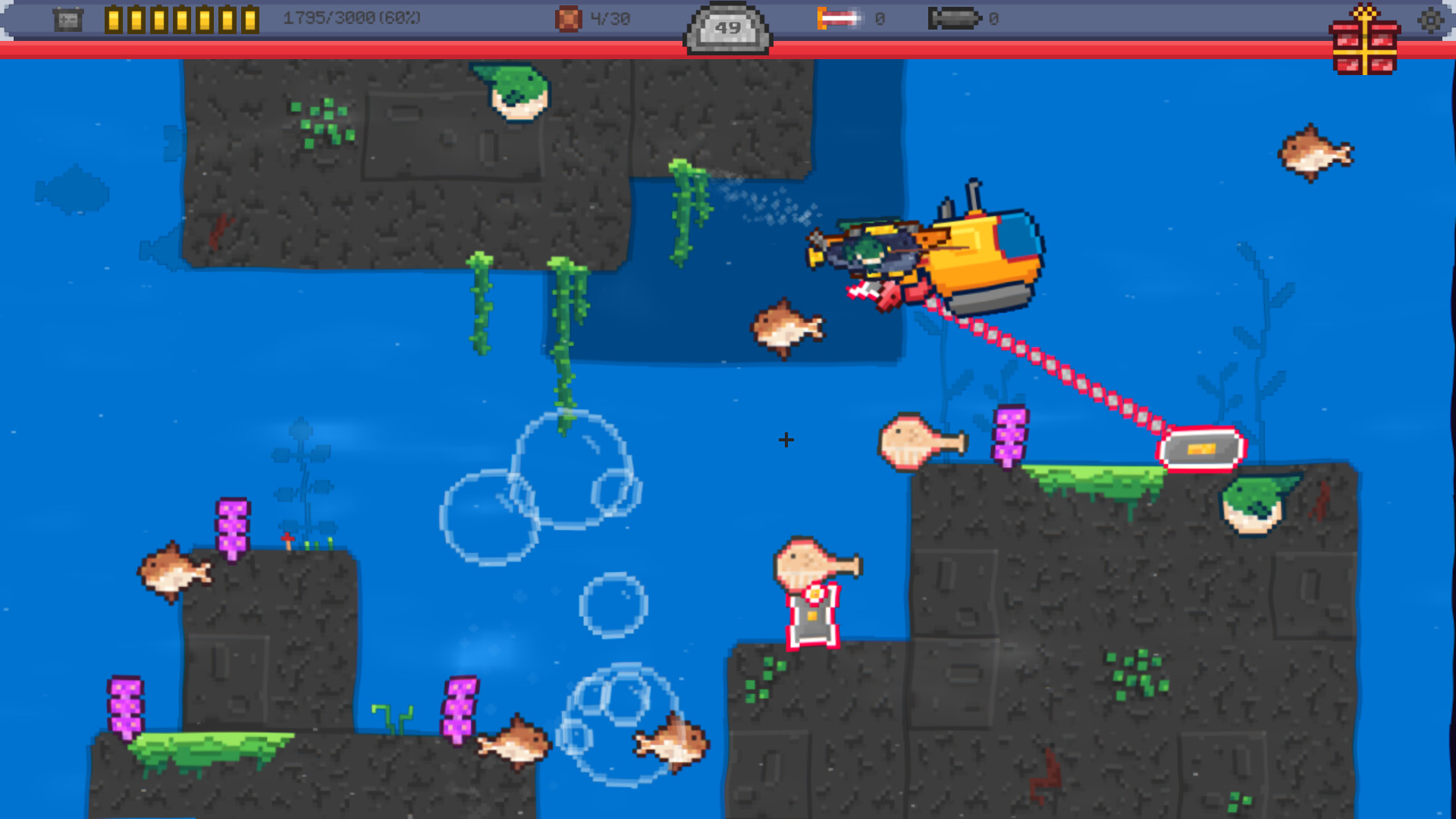Open the settings gear icon
This screenshot has width=1456, height=819.
point(1432,20)
